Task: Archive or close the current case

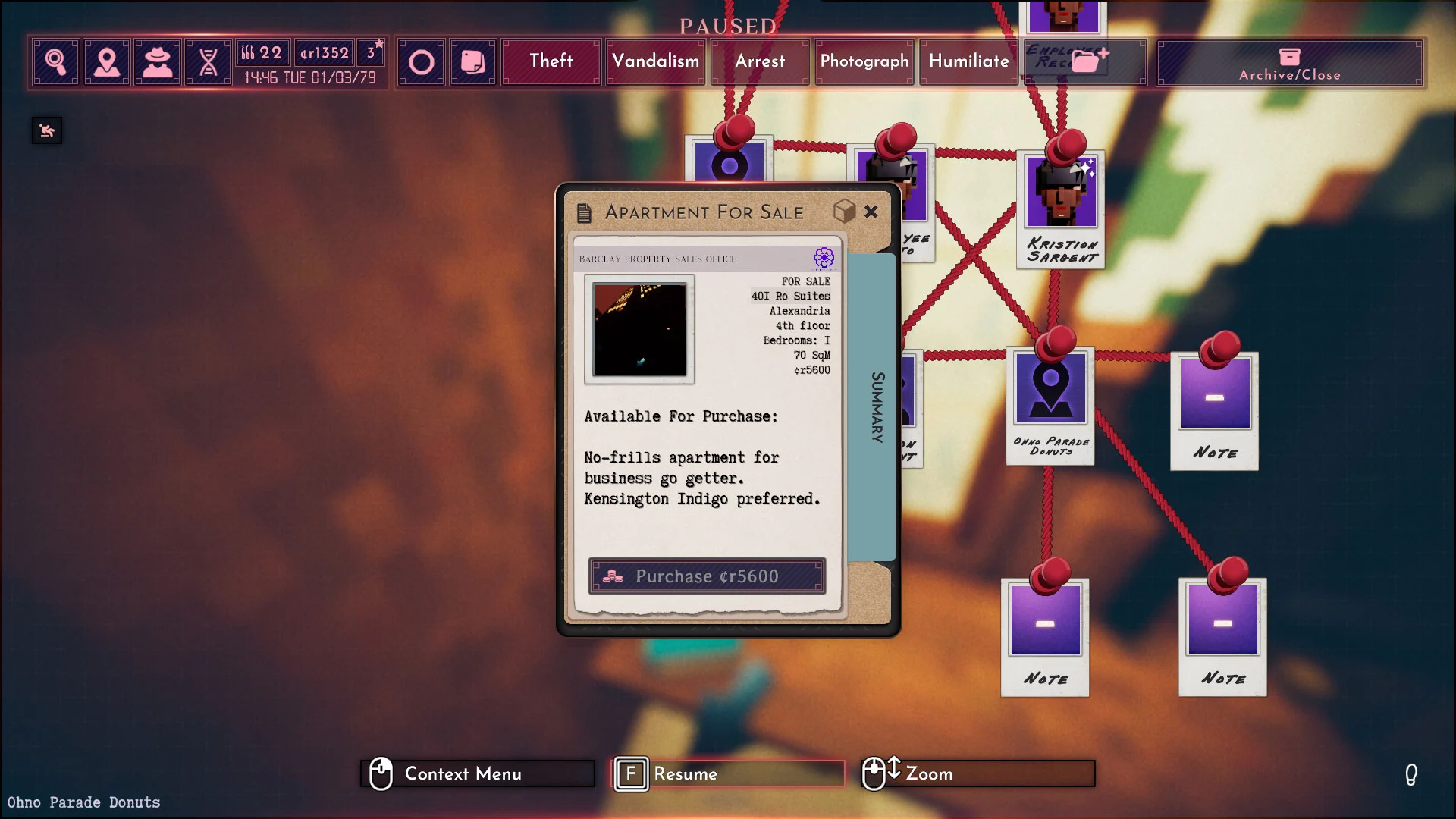Action: [x=1289, y=63]
